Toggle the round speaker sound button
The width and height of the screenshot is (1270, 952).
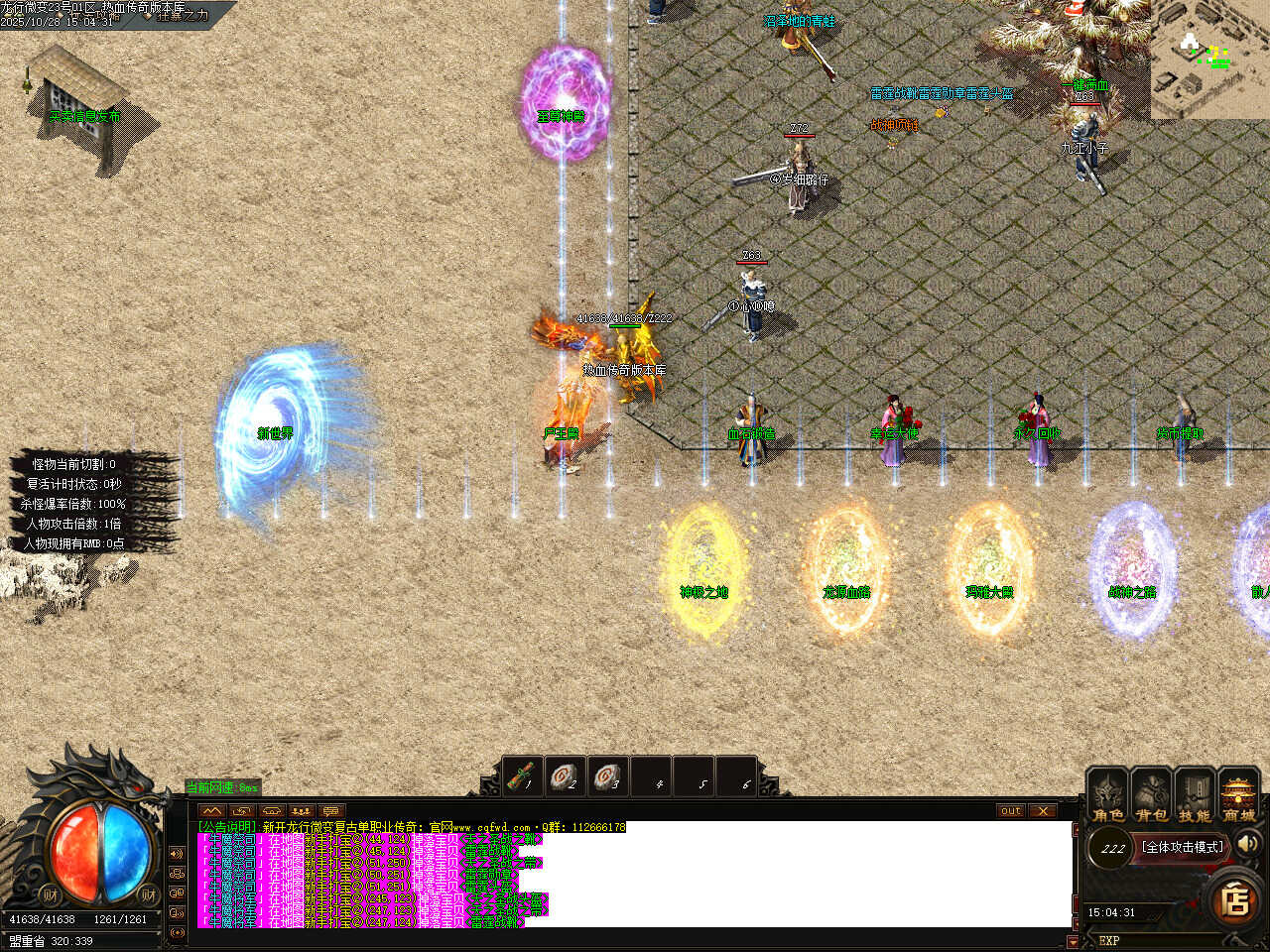point(1248,844)
